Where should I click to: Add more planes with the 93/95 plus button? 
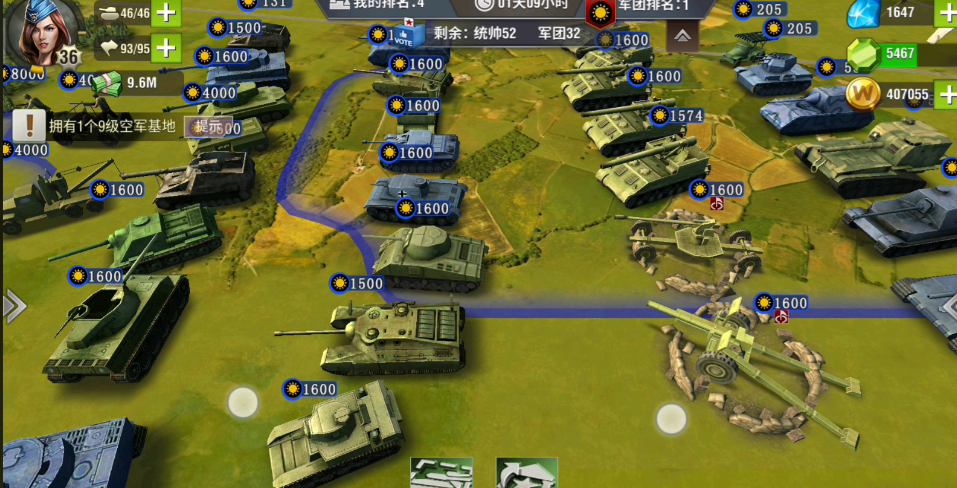pyautogui.click(x=167, y=47)
